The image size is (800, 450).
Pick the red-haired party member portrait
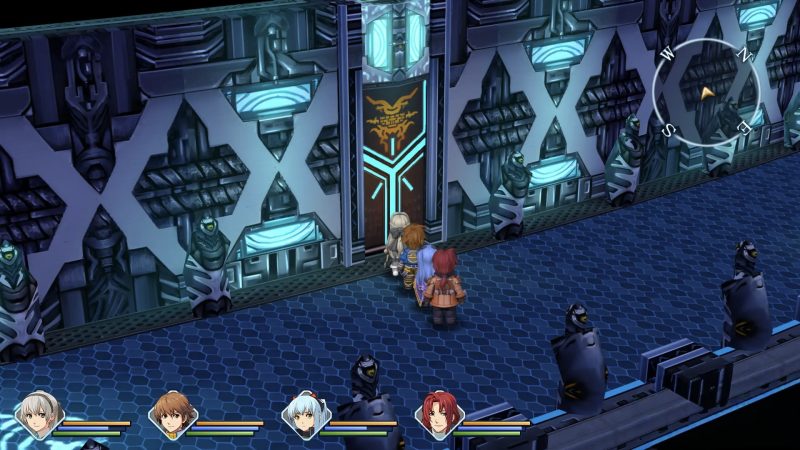(437, 413)
